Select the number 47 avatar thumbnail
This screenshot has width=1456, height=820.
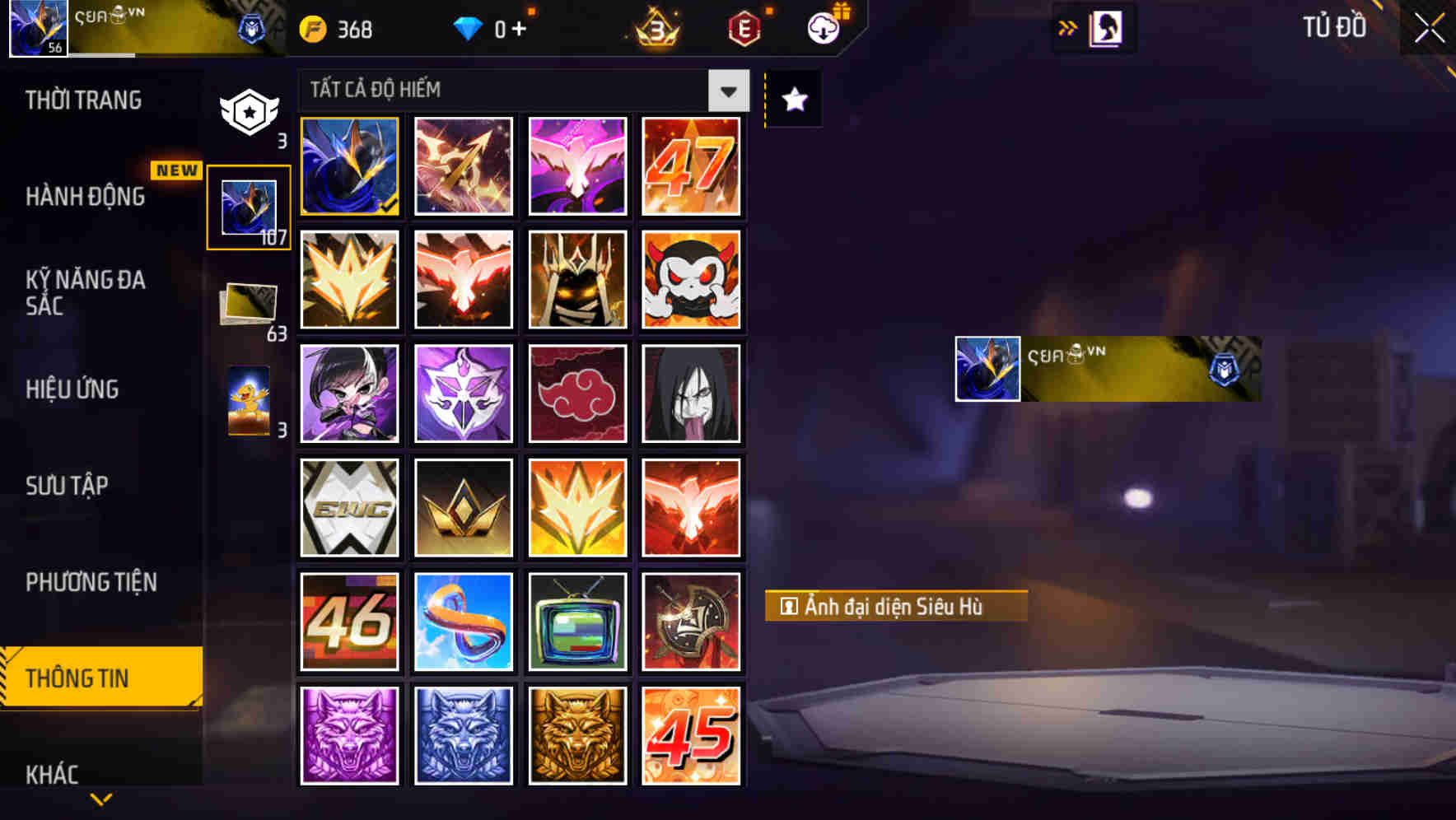[x=692, y=166]
